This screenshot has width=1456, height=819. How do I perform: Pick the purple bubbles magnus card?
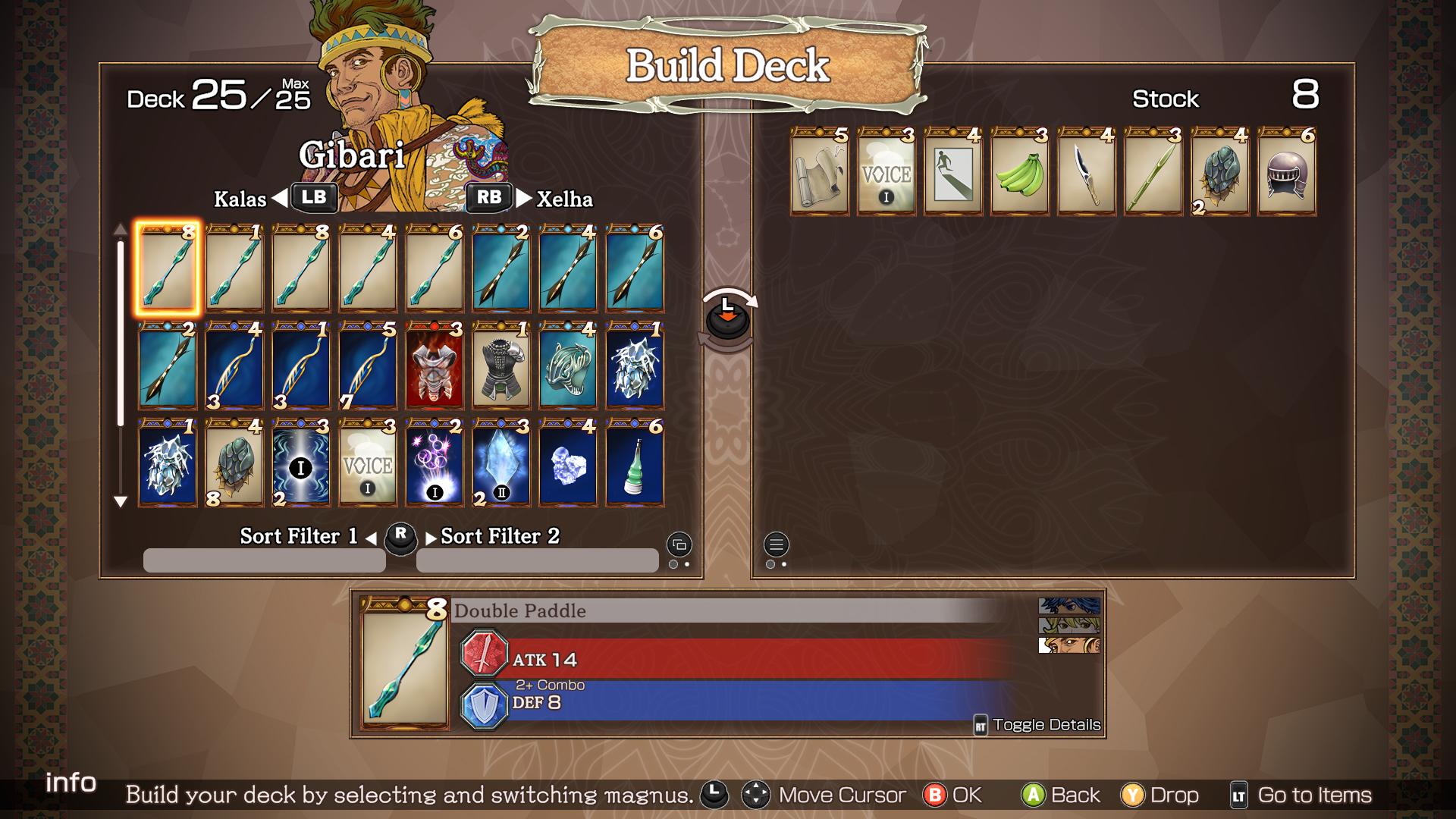pos(435,463)
